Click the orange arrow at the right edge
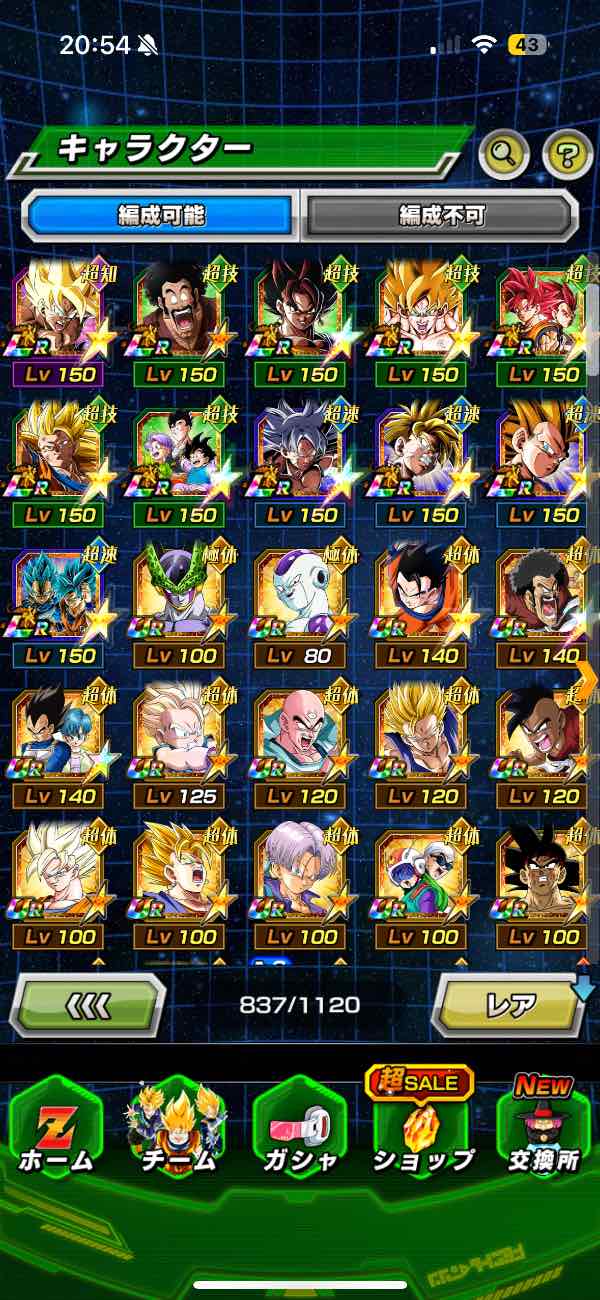Image resolution: width=600 pixels, height=1300 pixels. (x=587, y=678)
